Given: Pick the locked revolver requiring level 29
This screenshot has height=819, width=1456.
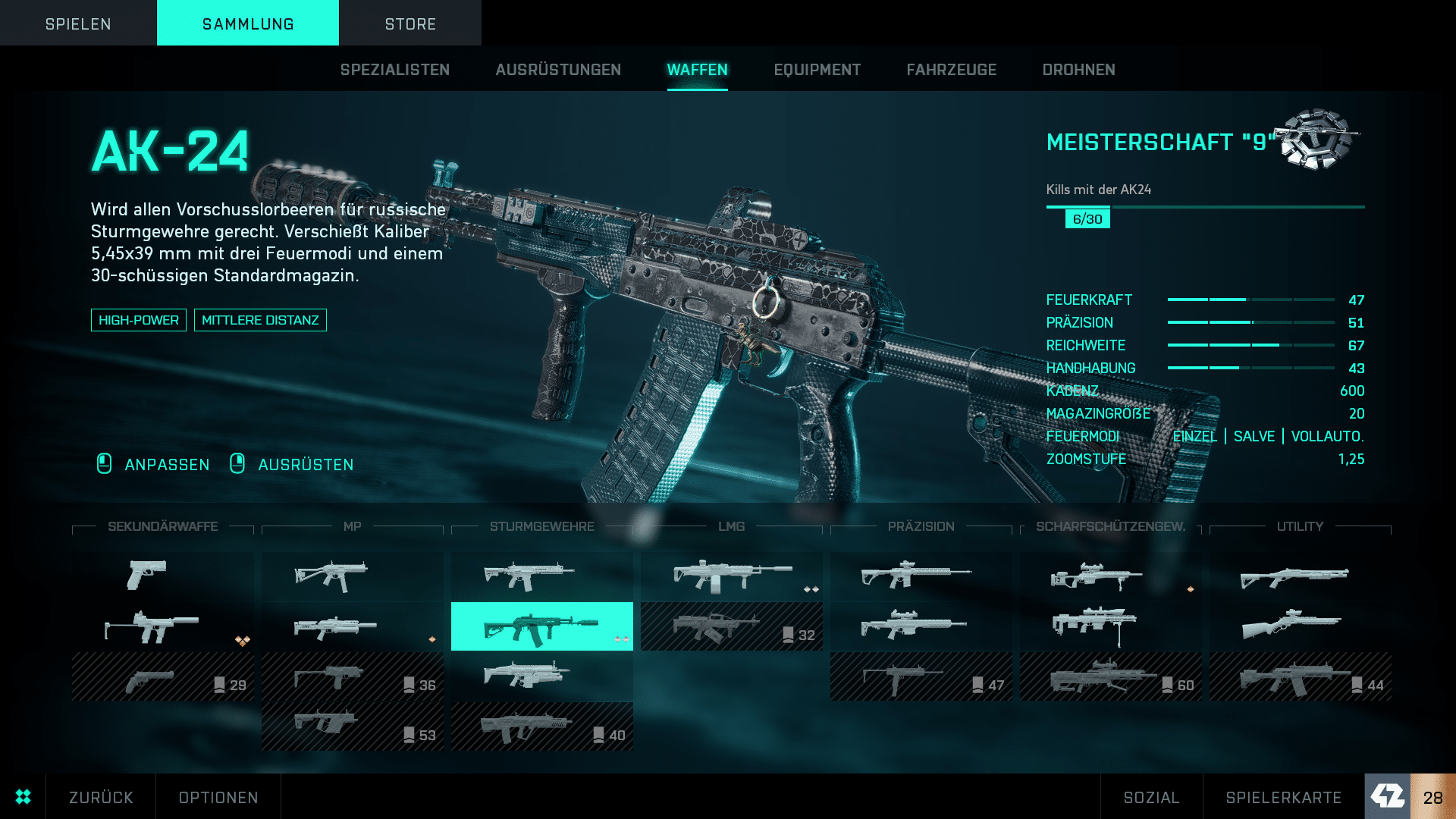Looking at the screenshot, I should point(162,676).
